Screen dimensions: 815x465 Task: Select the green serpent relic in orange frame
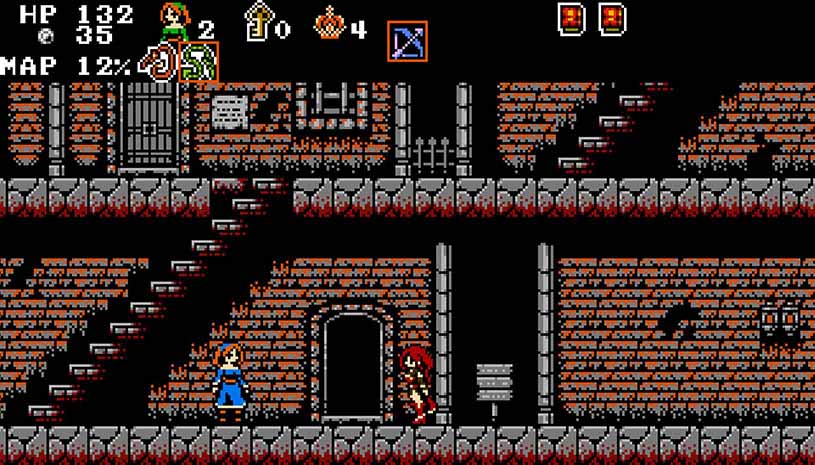198,63
